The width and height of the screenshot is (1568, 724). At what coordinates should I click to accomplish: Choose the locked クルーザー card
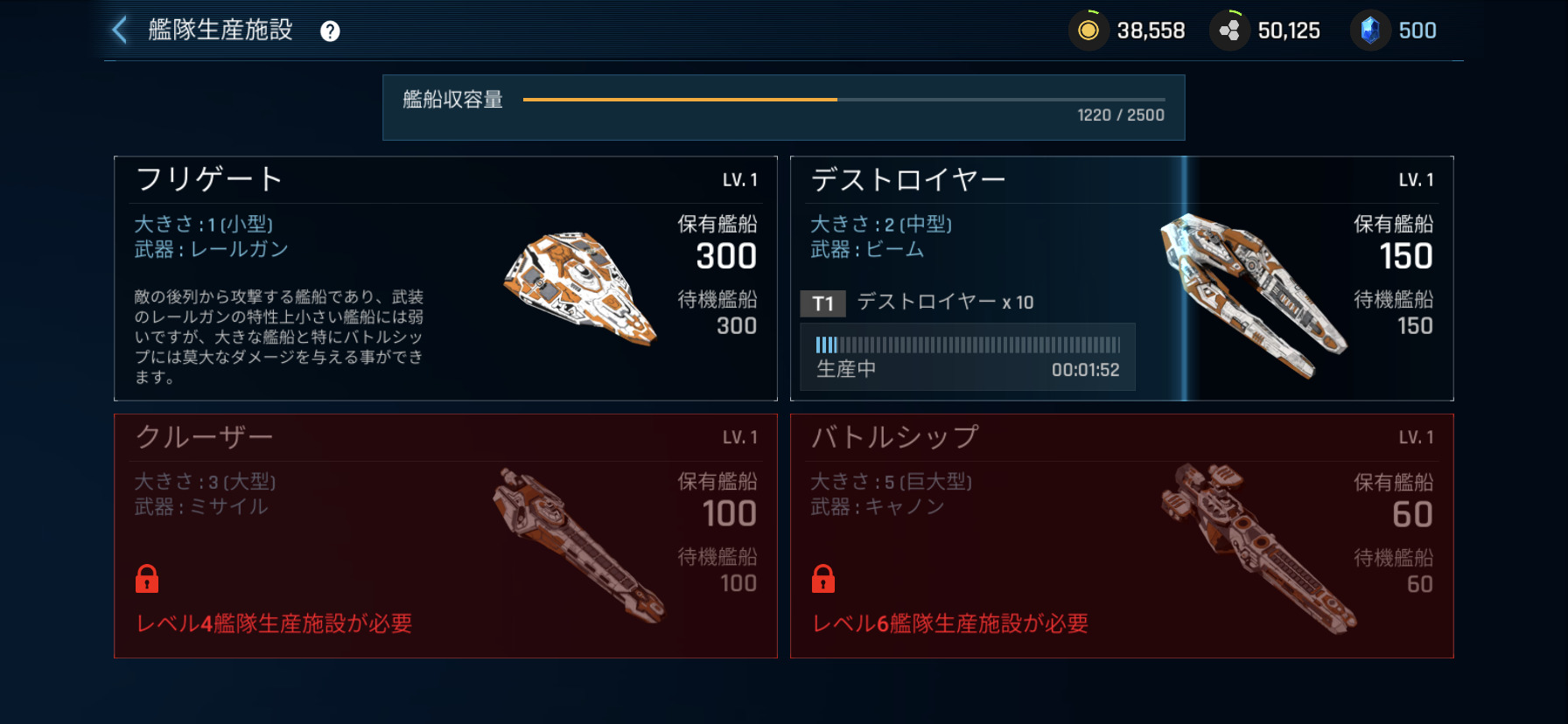445,535
